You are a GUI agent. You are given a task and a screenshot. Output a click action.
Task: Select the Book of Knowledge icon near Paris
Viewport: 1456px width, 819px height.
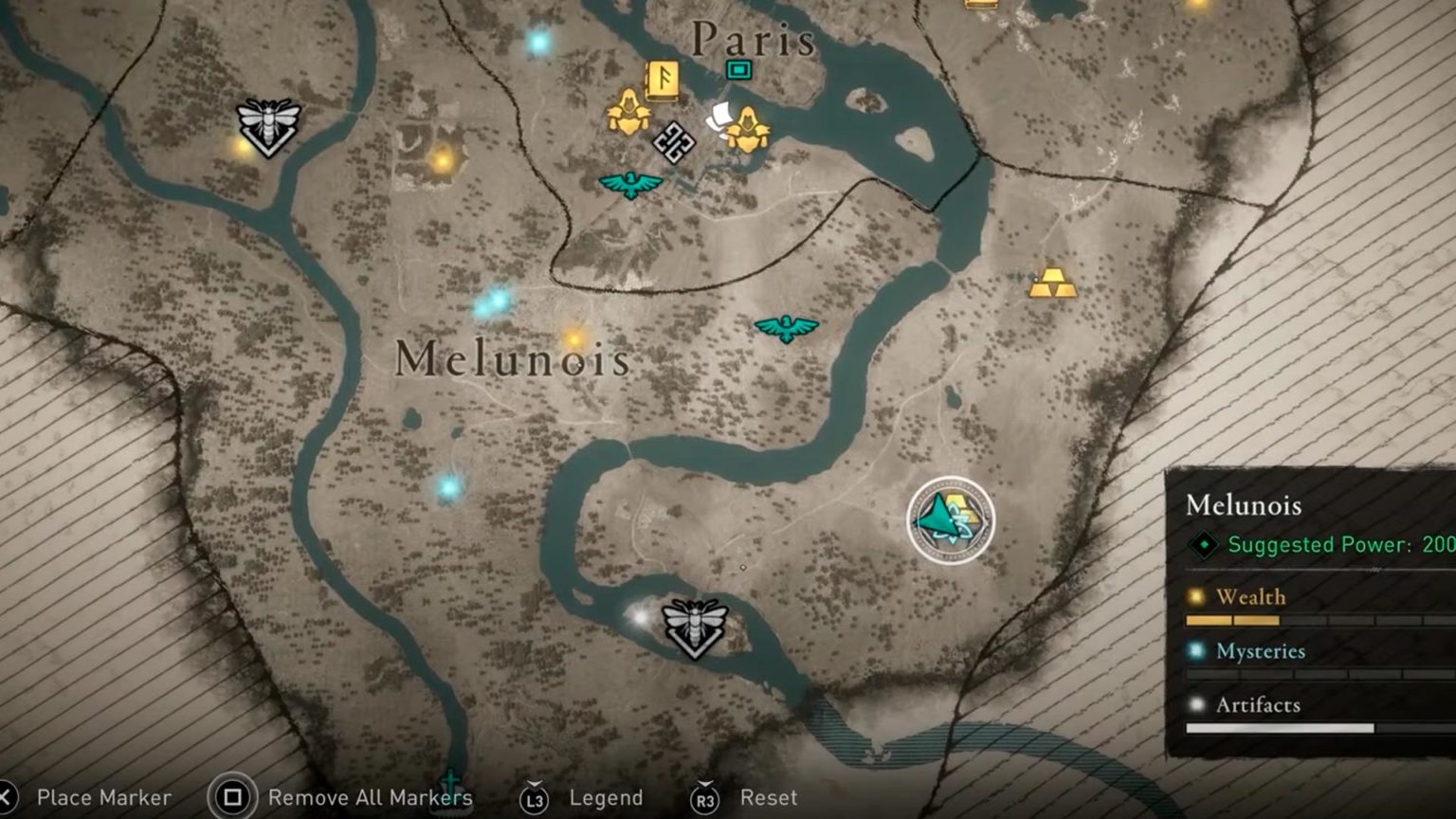coord(664,81)
